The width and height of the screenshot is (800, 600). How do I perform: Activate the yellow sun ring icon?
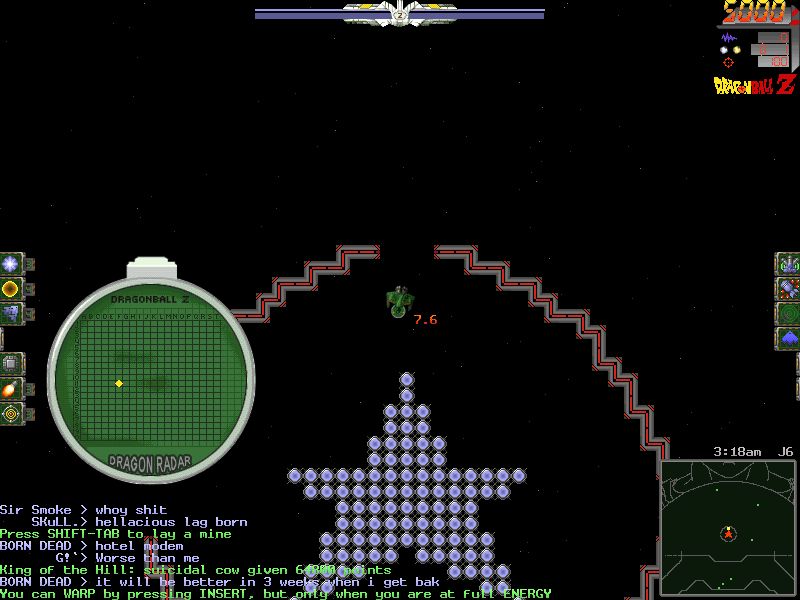point(11,289)
